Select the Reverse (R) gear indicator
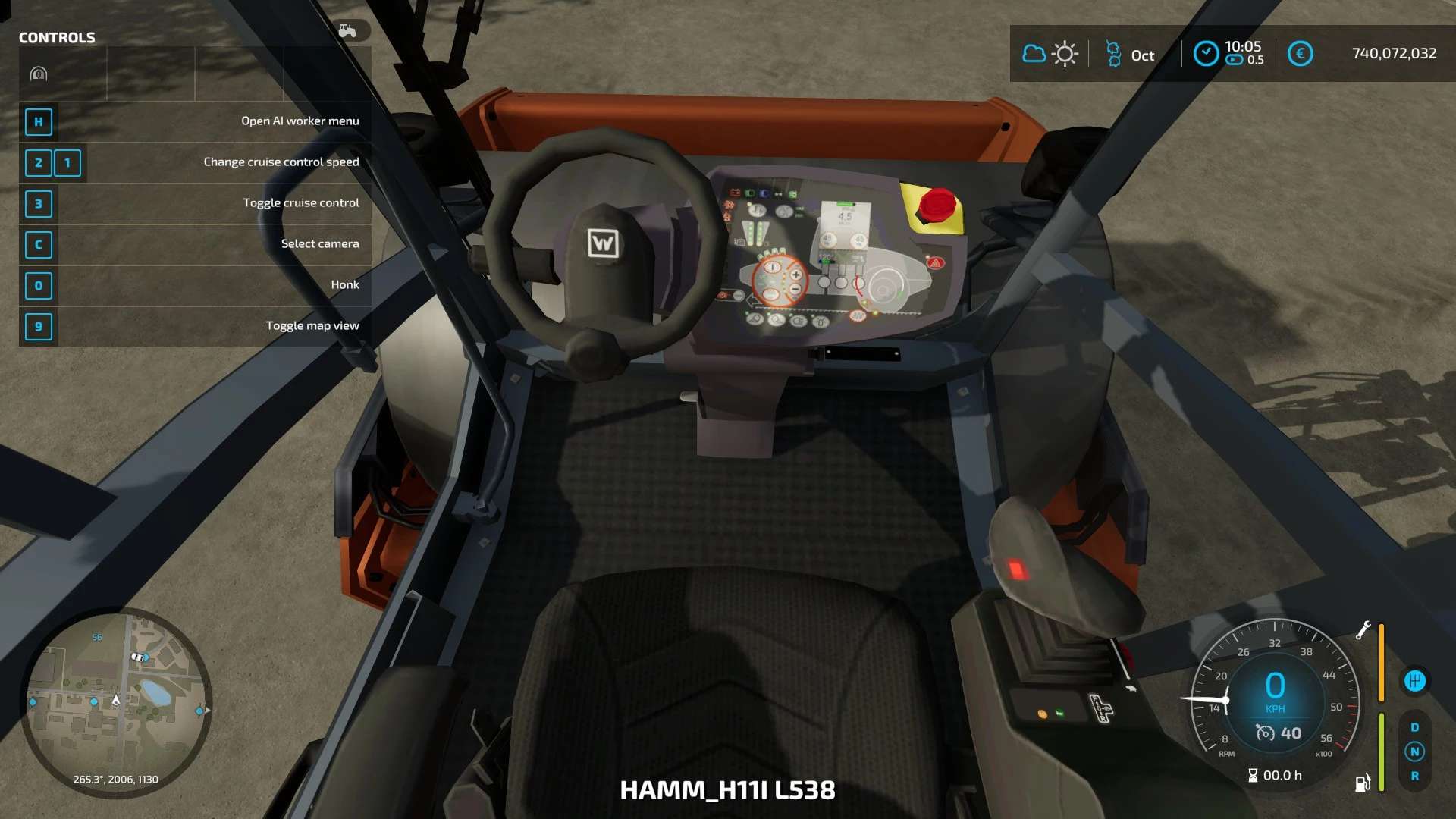Image resolution: width=1456 pixels, height=819 pixels. point(1414,776)
